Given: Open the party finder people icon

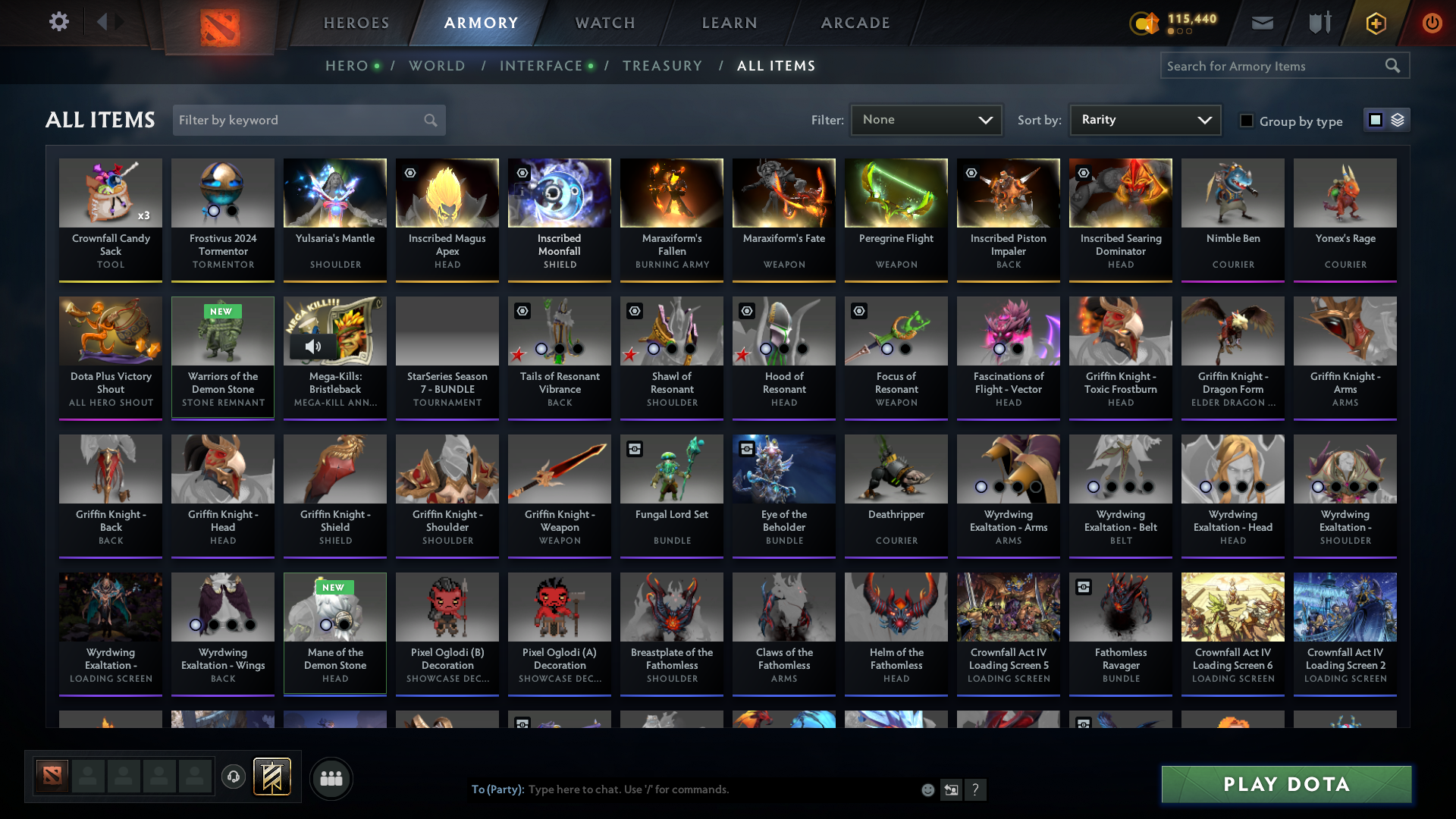Looking at the screenshot, I should 331,777.
